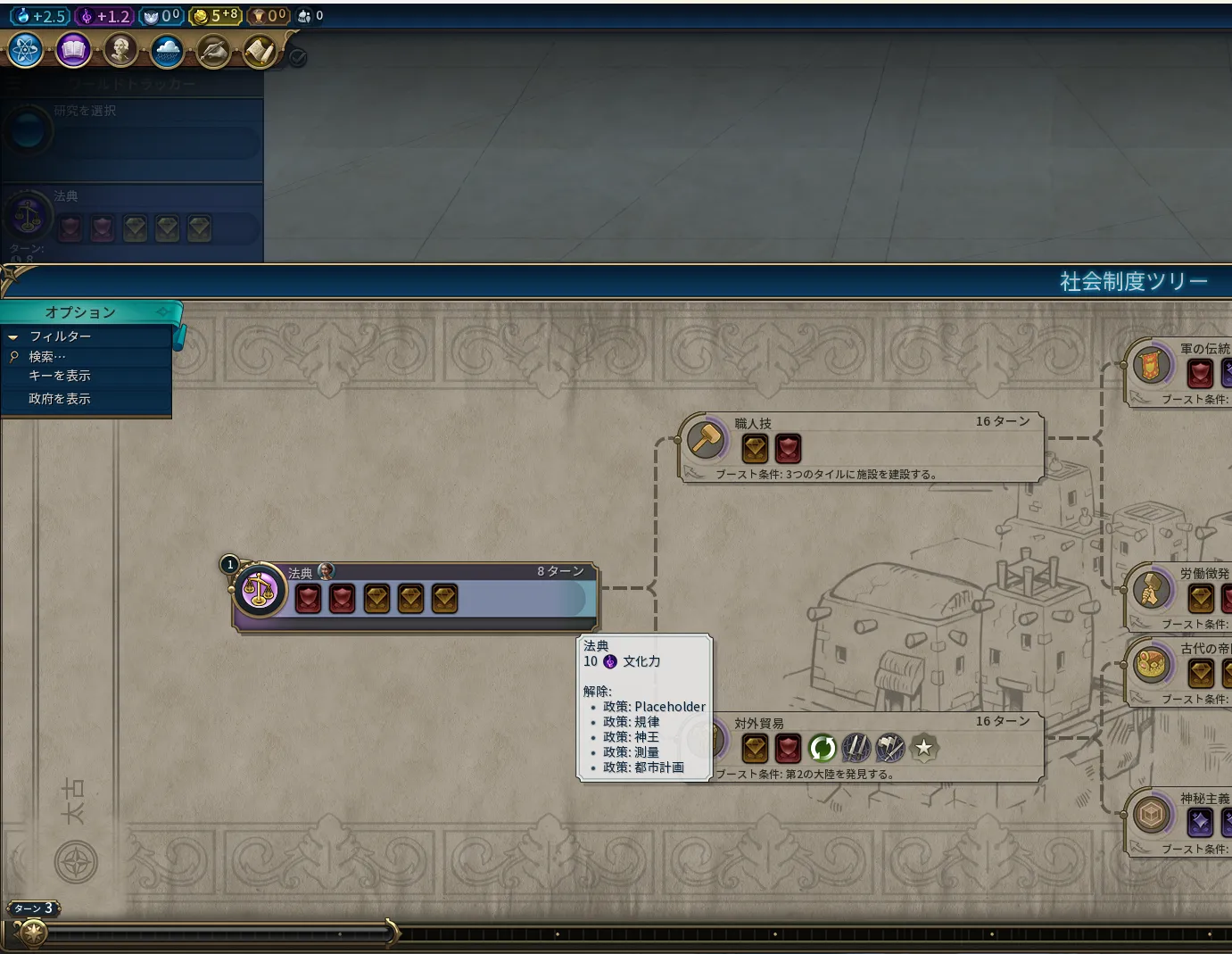Select the 神秘主義 civic node

pyautogui.click(x=1151, y=815)
